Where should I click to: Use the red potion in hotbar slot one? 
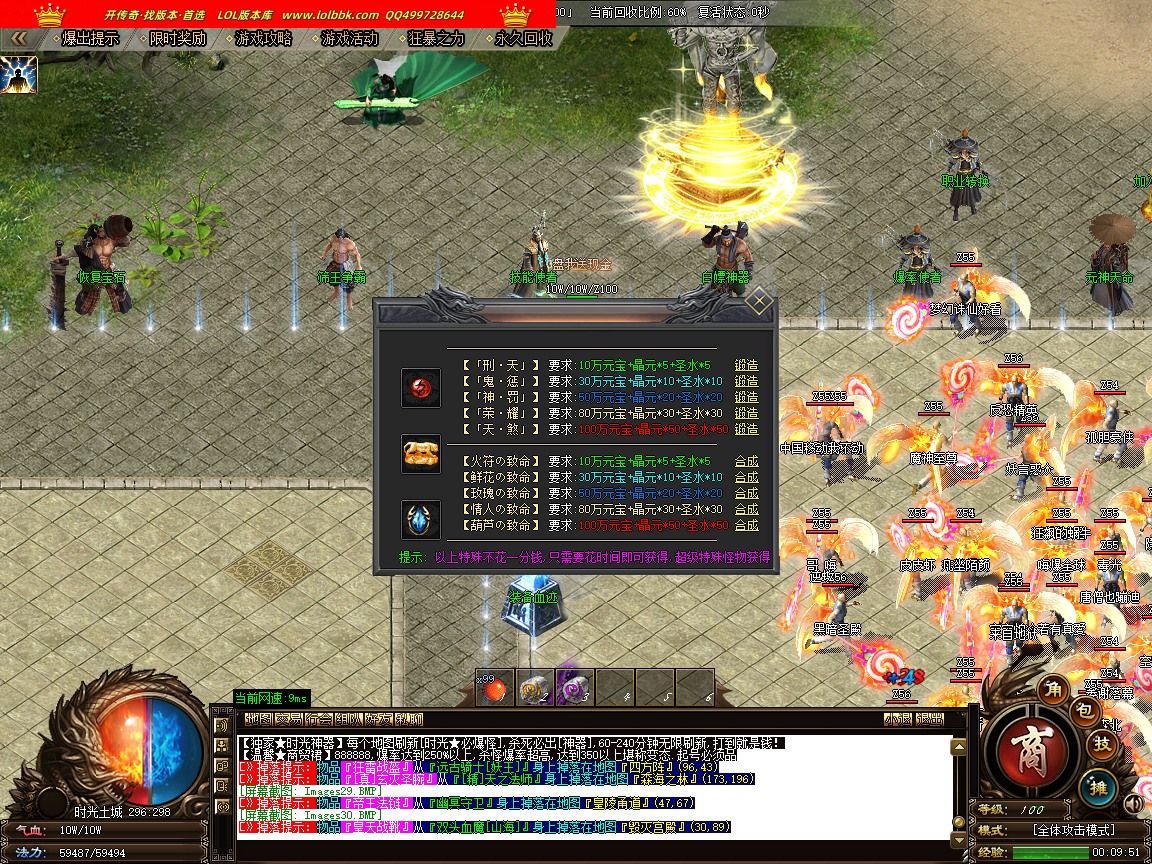point(494,688)
